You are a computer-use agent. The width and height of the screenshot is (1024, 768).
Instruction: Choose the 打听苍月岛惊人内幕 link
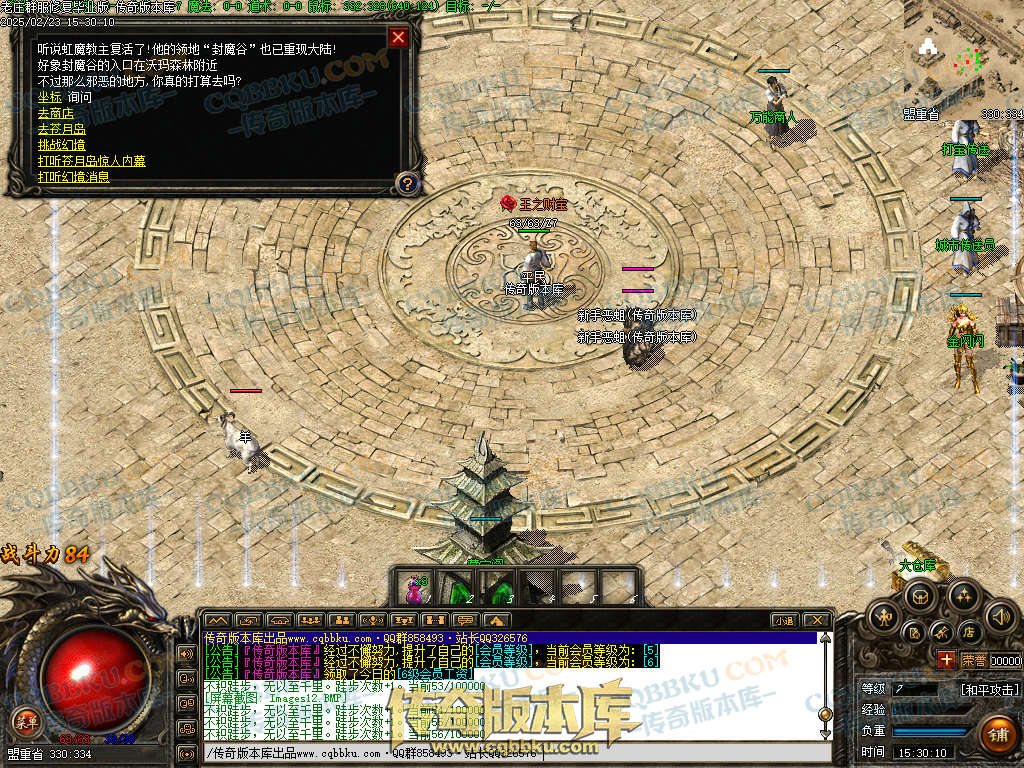(91, 161)
